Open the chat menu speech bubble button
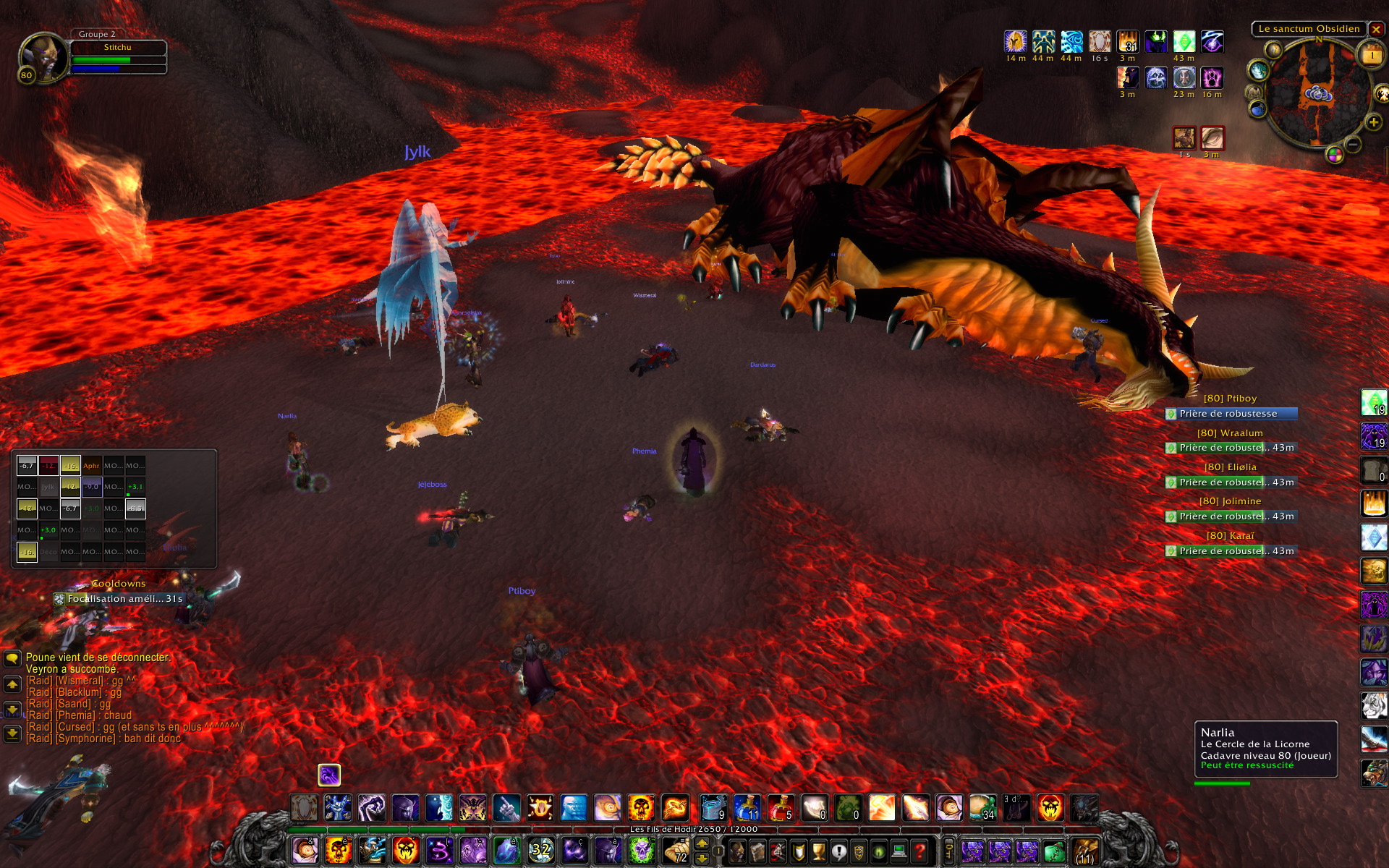This screenshot has width=1389, height=868. click(12, 658)
